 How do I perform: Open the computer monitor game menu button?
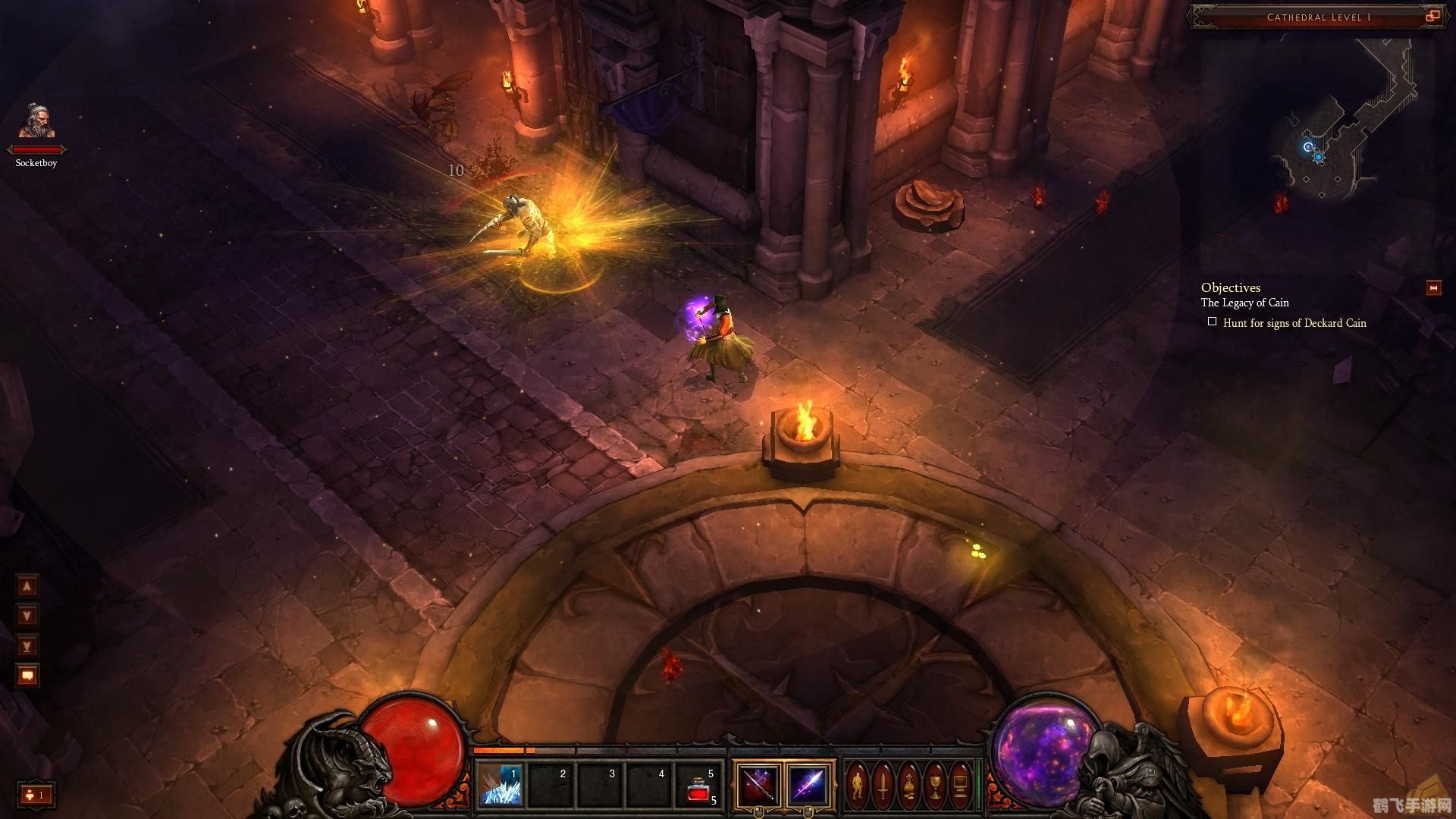tap(961, 785)
